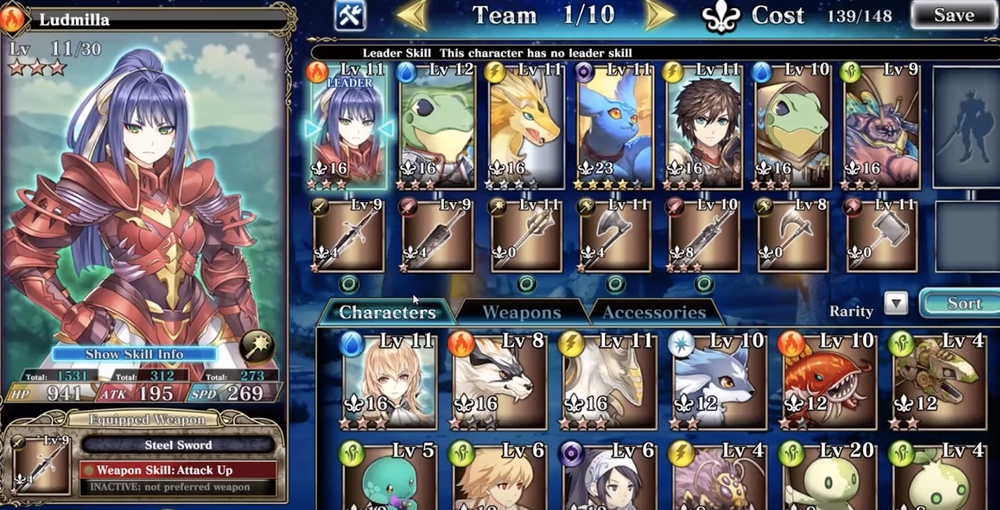Select the blue rabbit creature team member

point(615,125)
